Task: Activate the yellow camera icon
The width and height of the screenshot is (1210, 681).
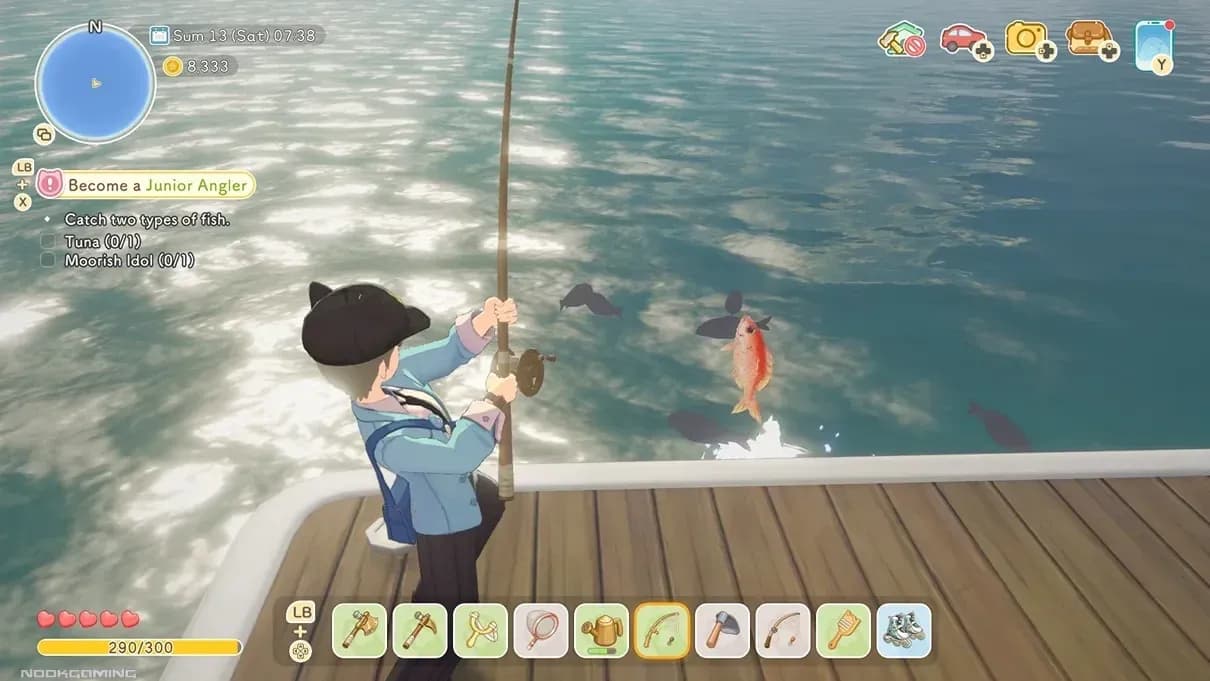Action: (1027, 39)
